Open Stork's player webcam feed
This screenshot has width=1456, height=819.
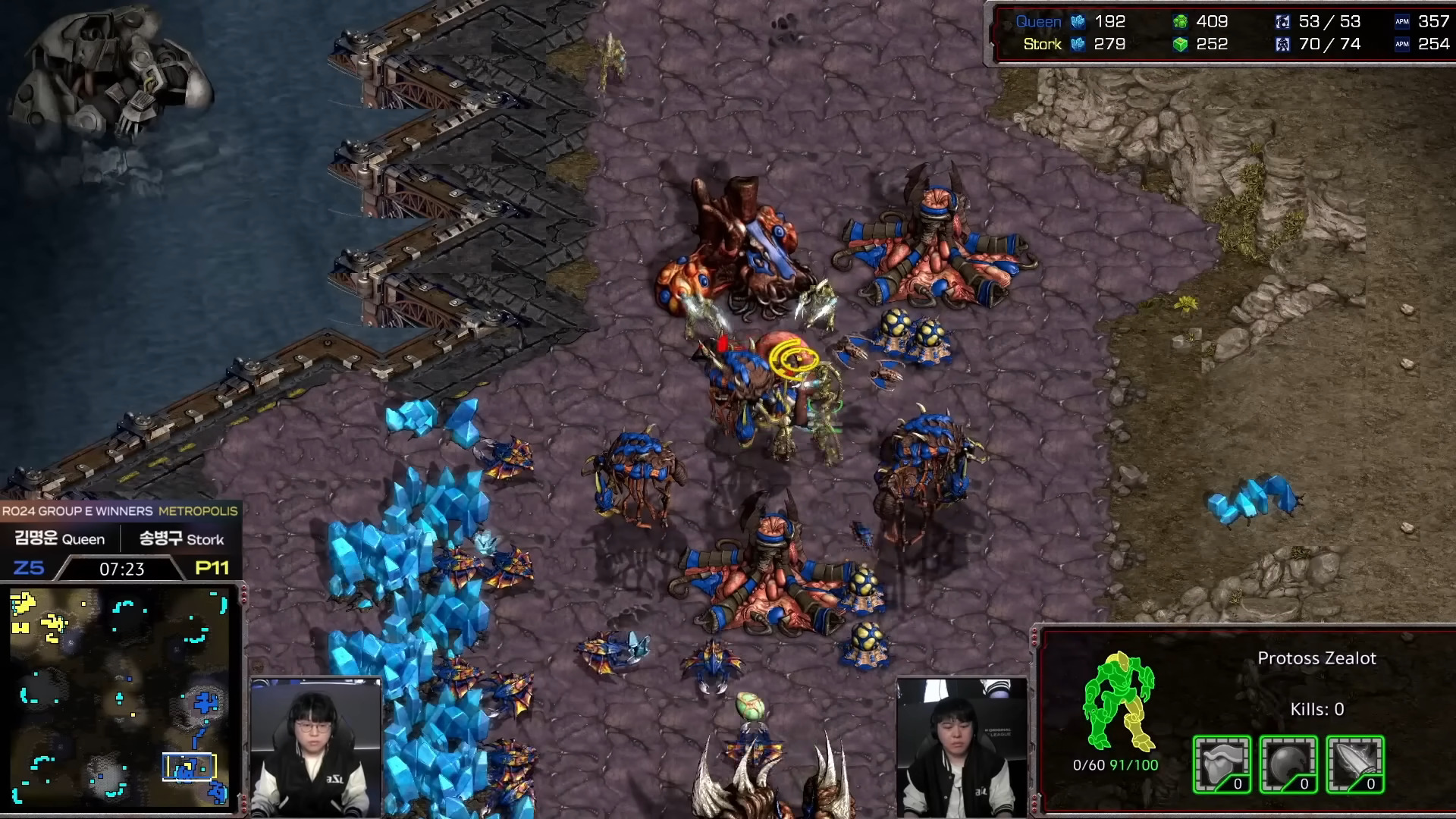962,747
